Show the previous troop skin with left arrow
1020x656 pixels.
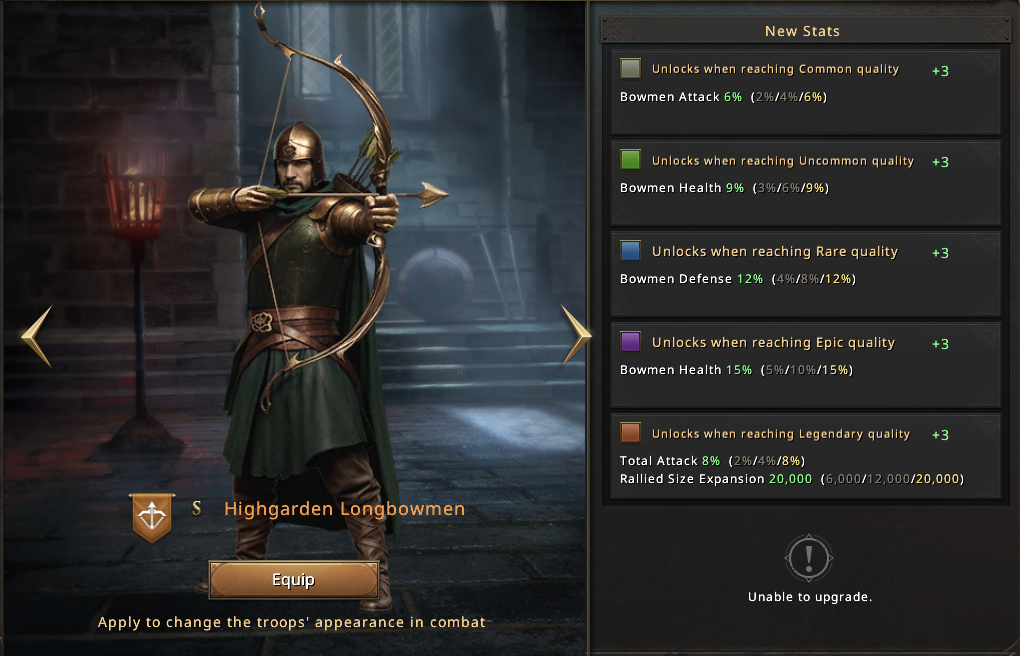tap(36, 336)
